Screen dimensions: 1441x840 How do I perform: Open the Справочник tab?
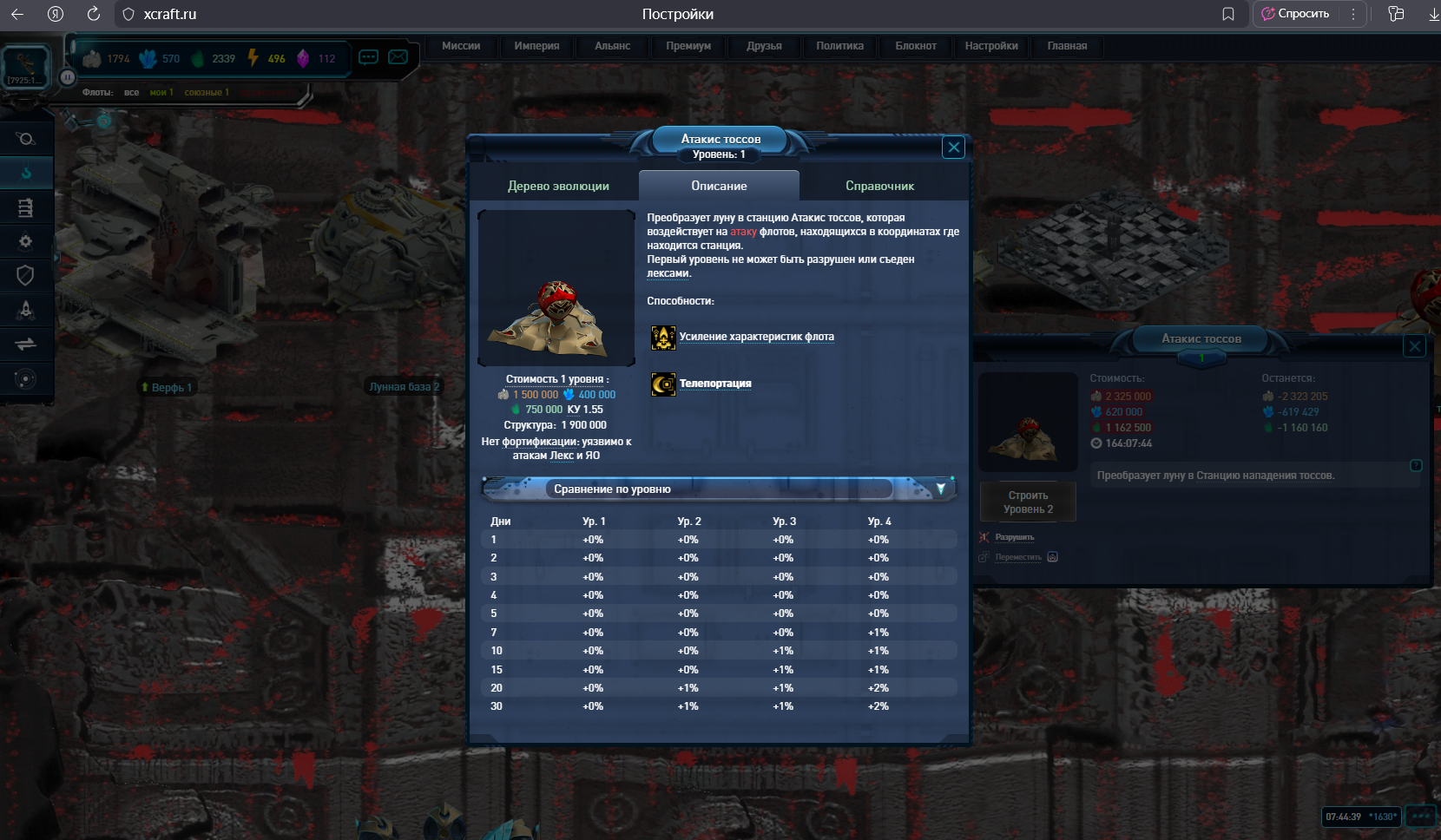[879, 186]
